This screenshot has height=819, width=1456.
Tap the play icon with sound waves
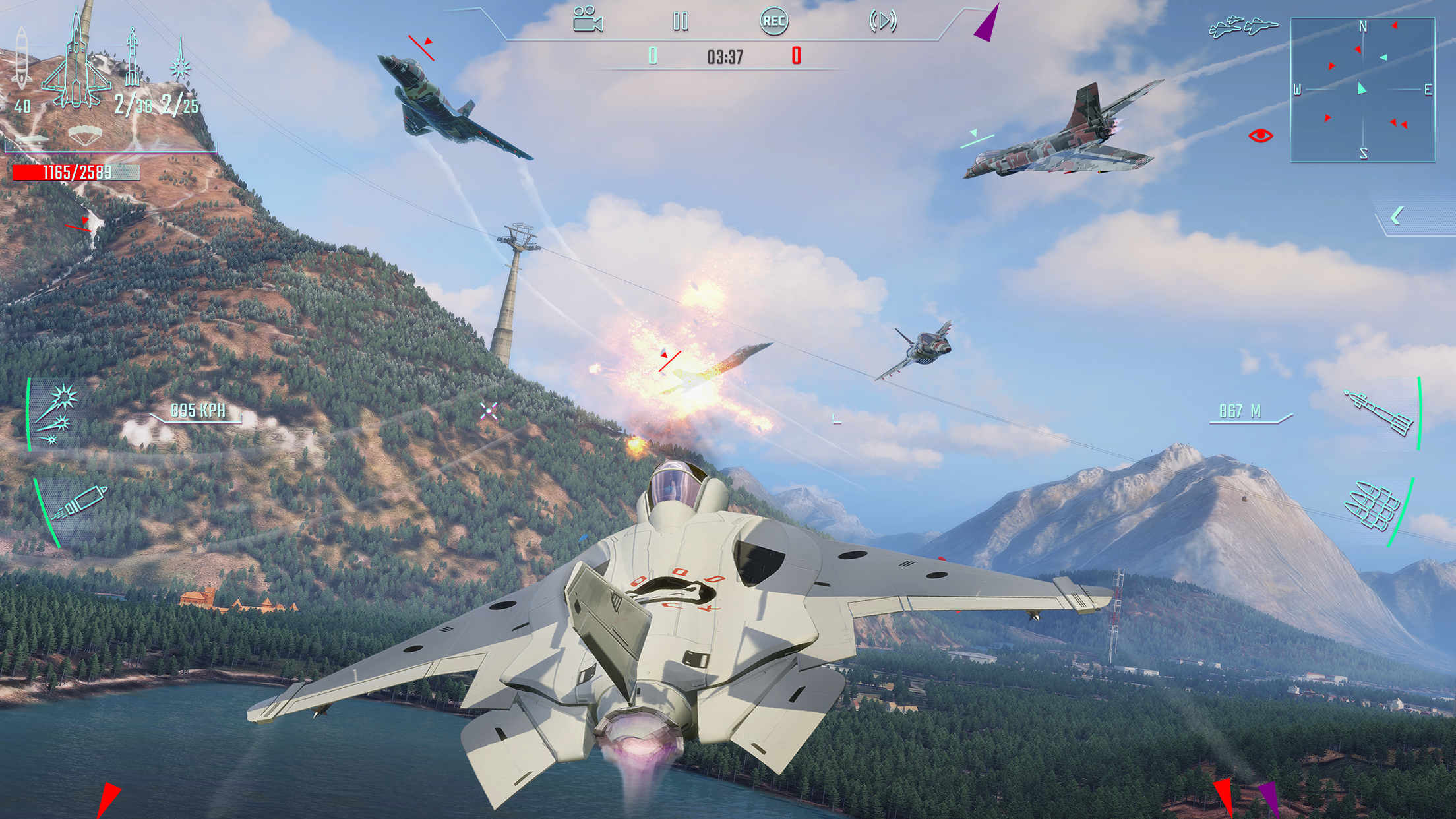coord(883,21)
